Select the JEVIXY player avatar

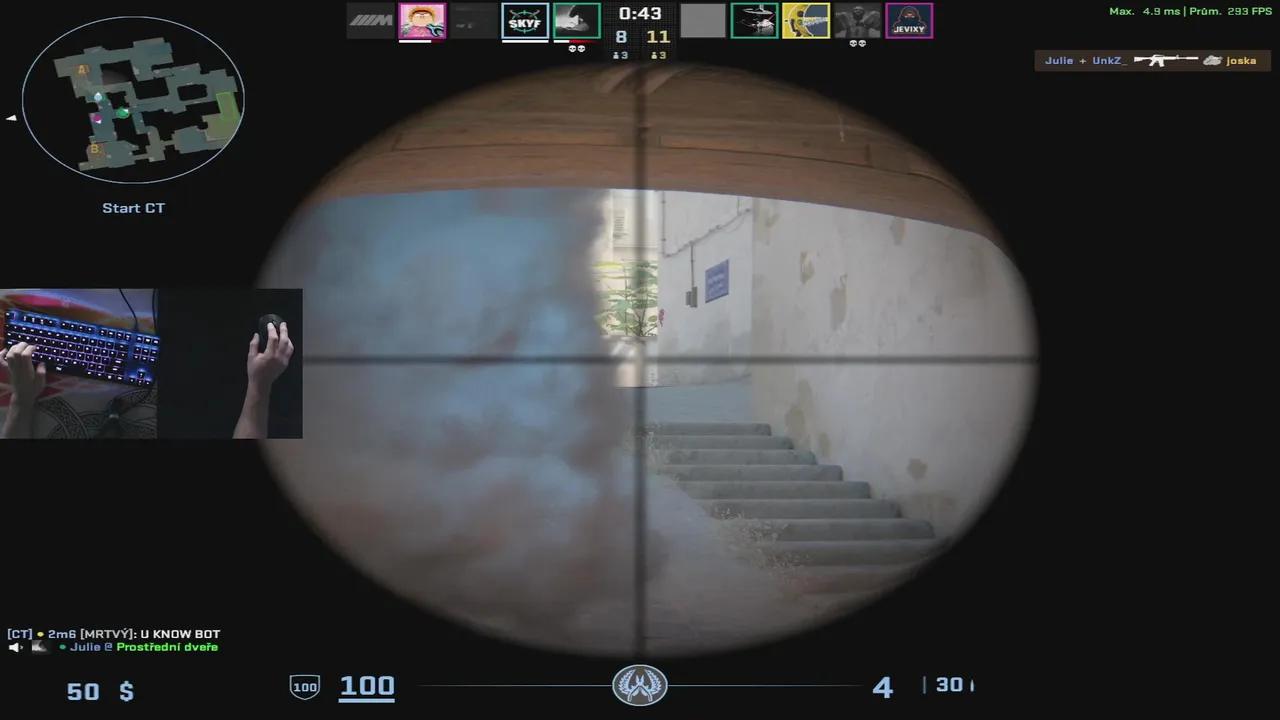[x=910, y=20]
